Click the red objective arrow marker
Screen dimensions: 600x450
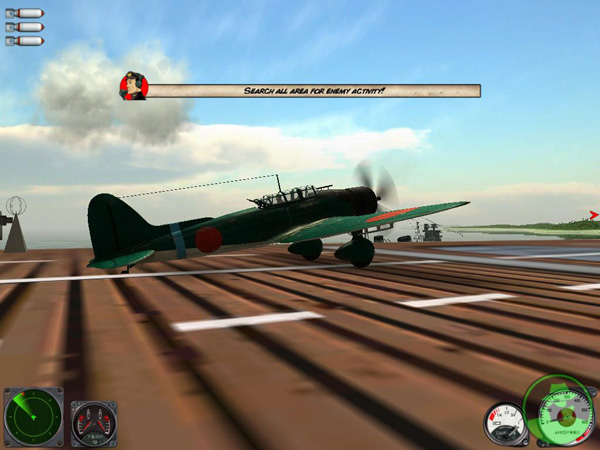click(x=594, y=215)
